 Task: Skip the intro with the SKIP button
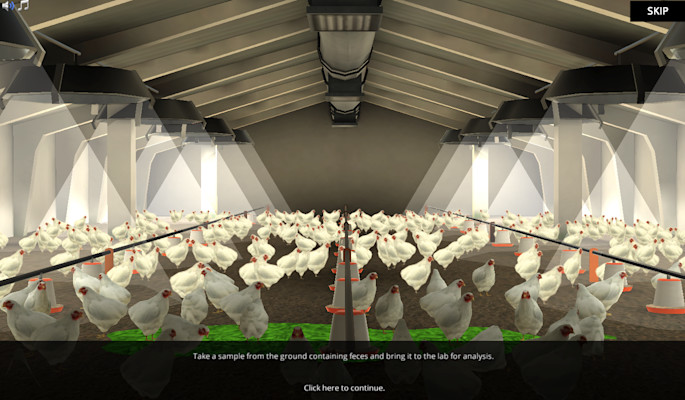[657, 11]
